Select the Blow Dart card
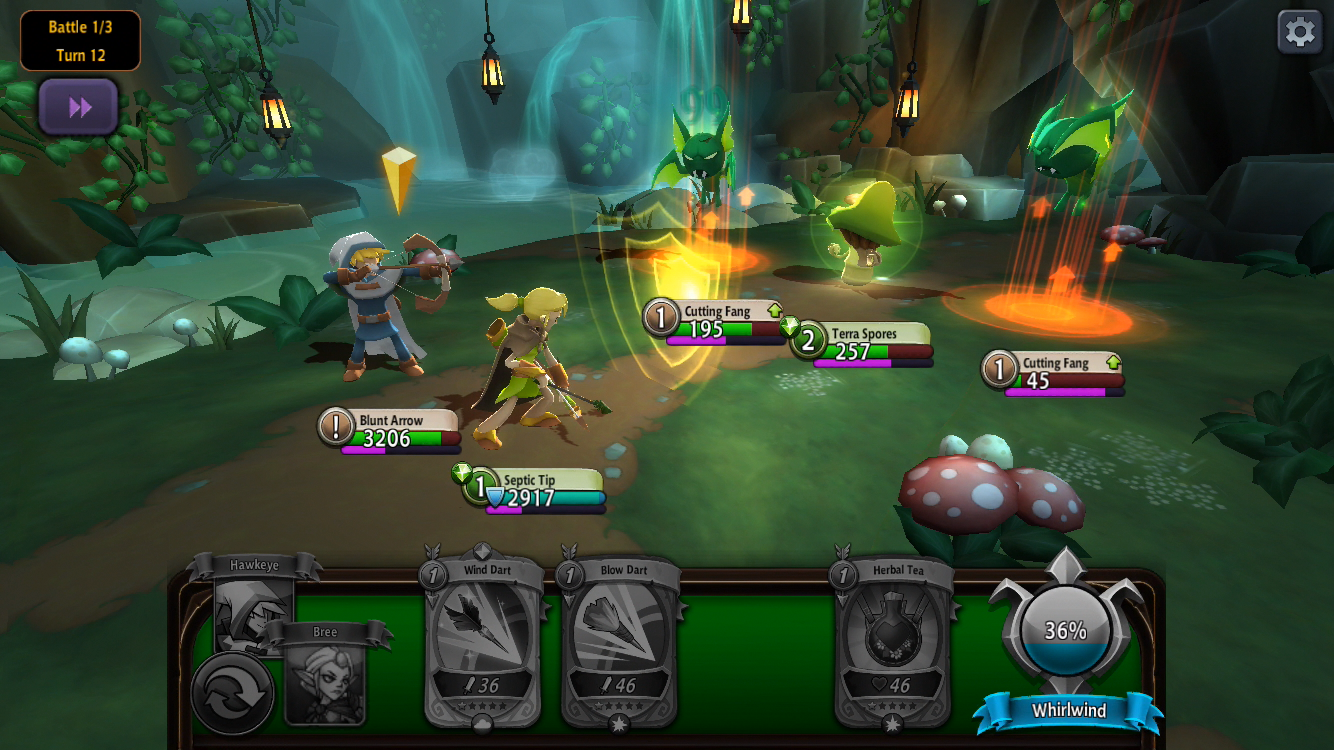Image resolution: width=1334 pixels, height=750 pixels. tap(623, 642)
